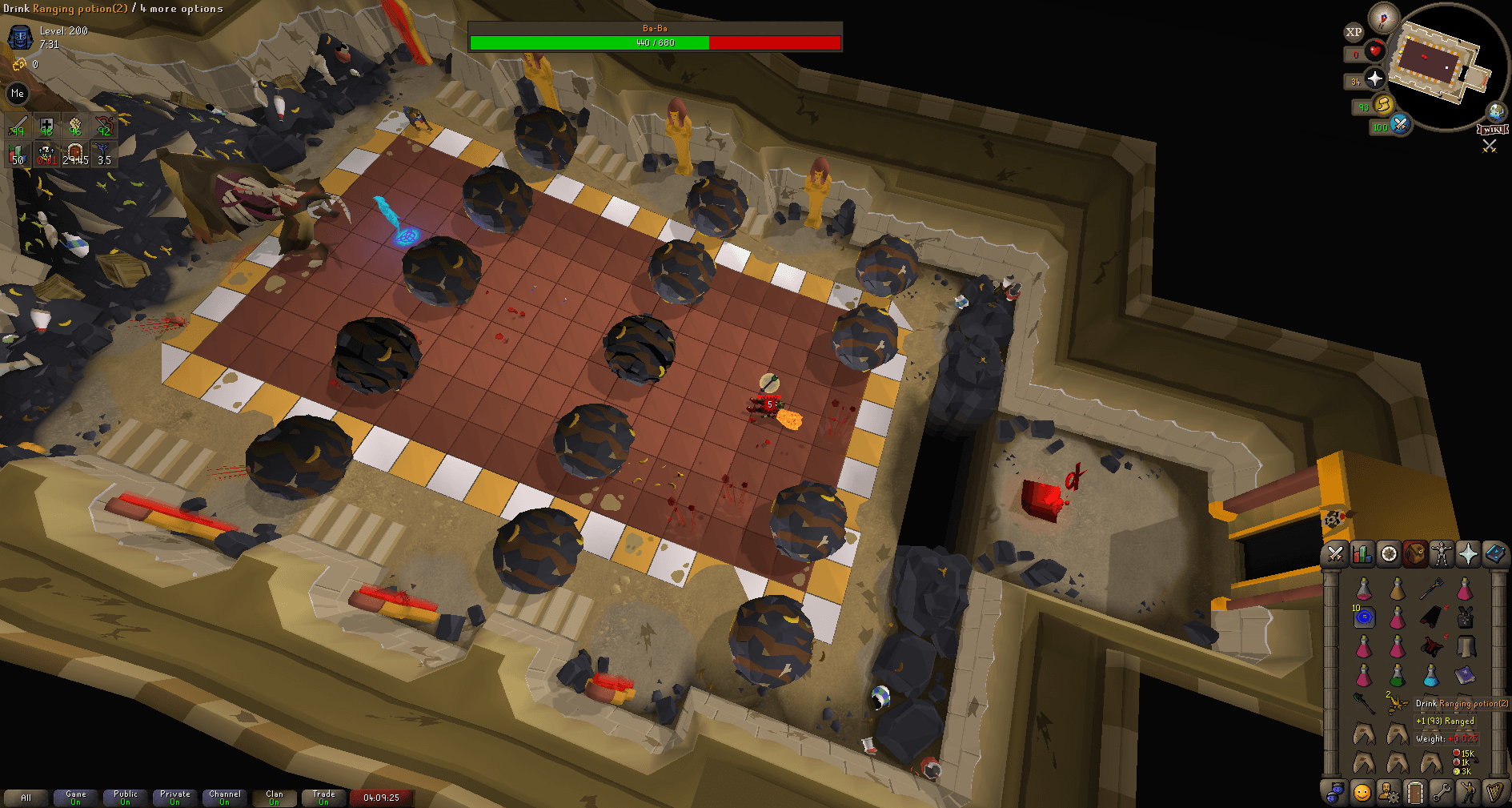
Task: Click the Wiki lookup banner
Action: [1491, 127]
